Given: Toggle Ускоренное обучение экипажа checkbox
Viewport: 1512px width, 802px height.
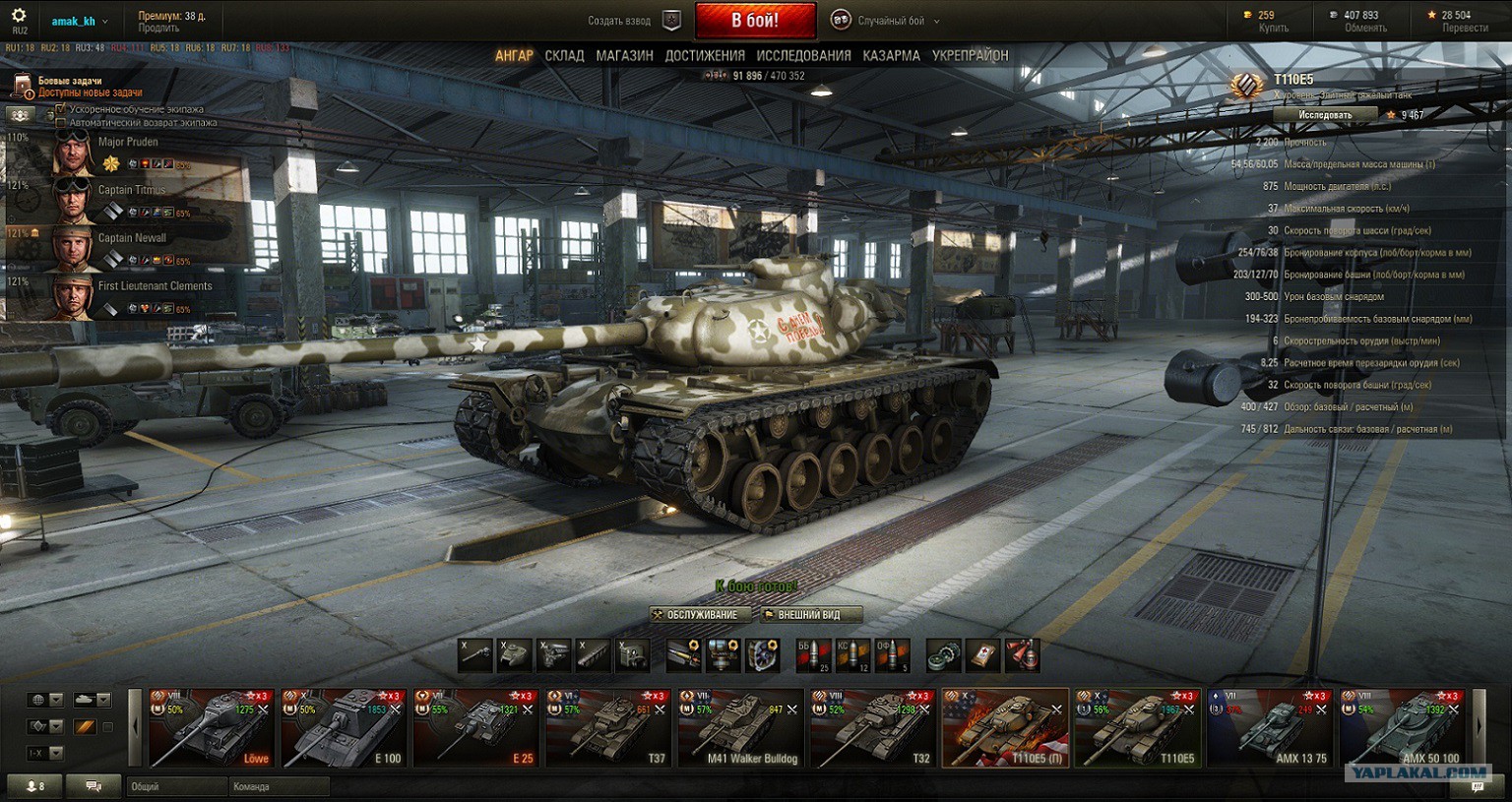Looking at the screenshot, I should click(61, 109).
